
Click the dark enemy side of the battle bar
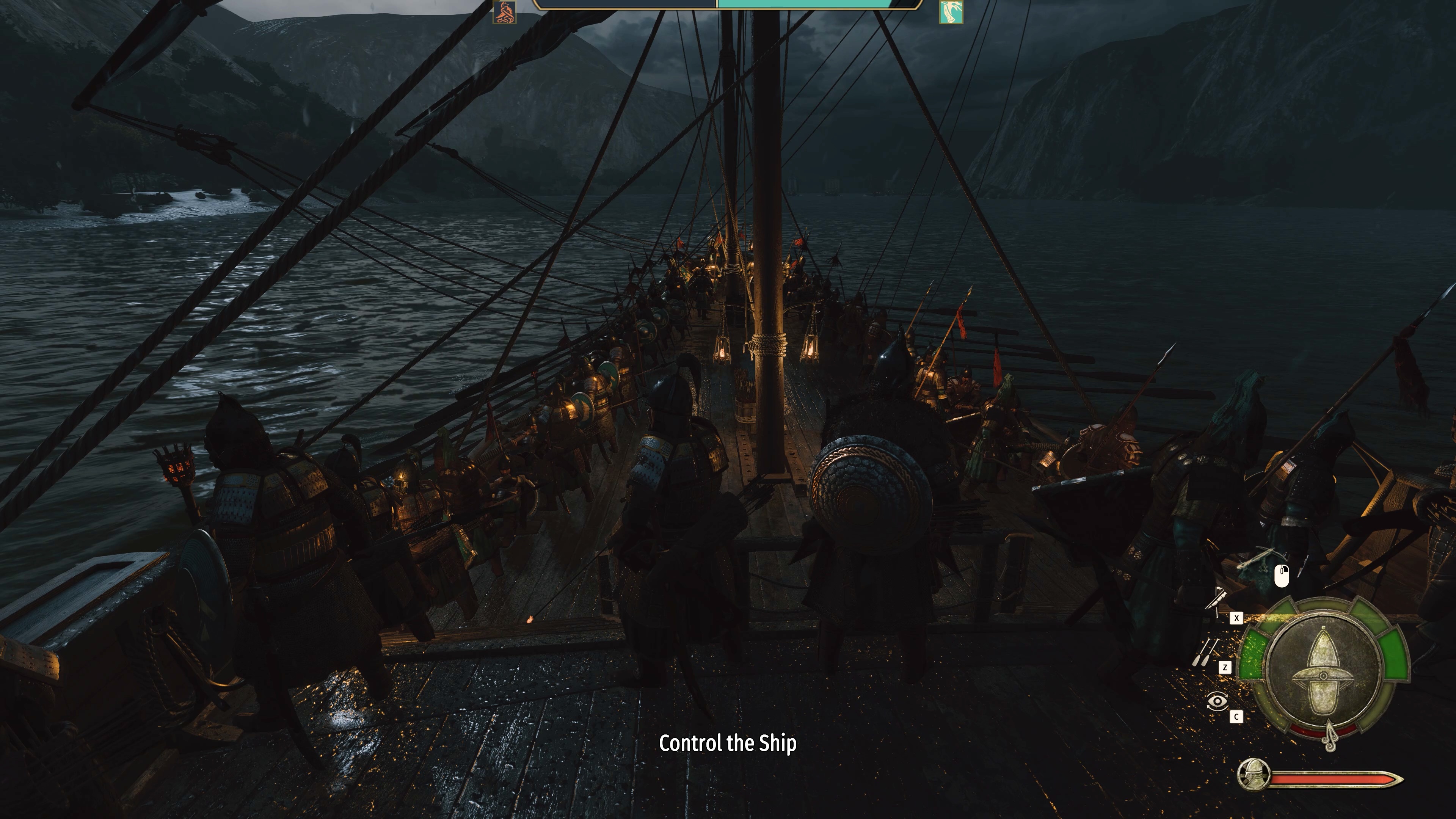click(622, 5)
